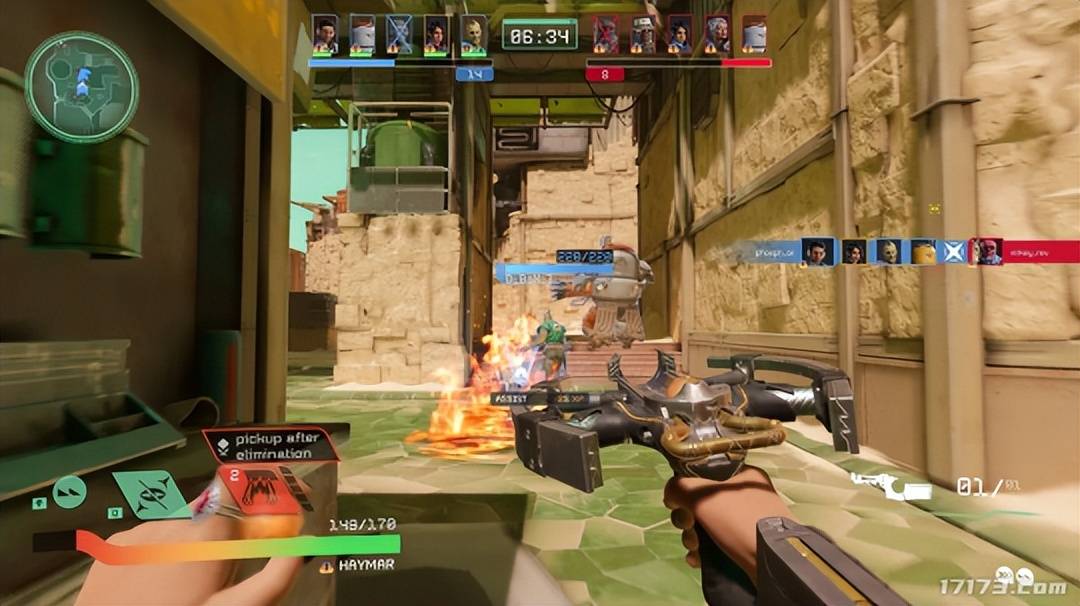Select the teal crossed-out eye ability
The width and height of the screenshot is (1080, 606).
tap(150, 493)
